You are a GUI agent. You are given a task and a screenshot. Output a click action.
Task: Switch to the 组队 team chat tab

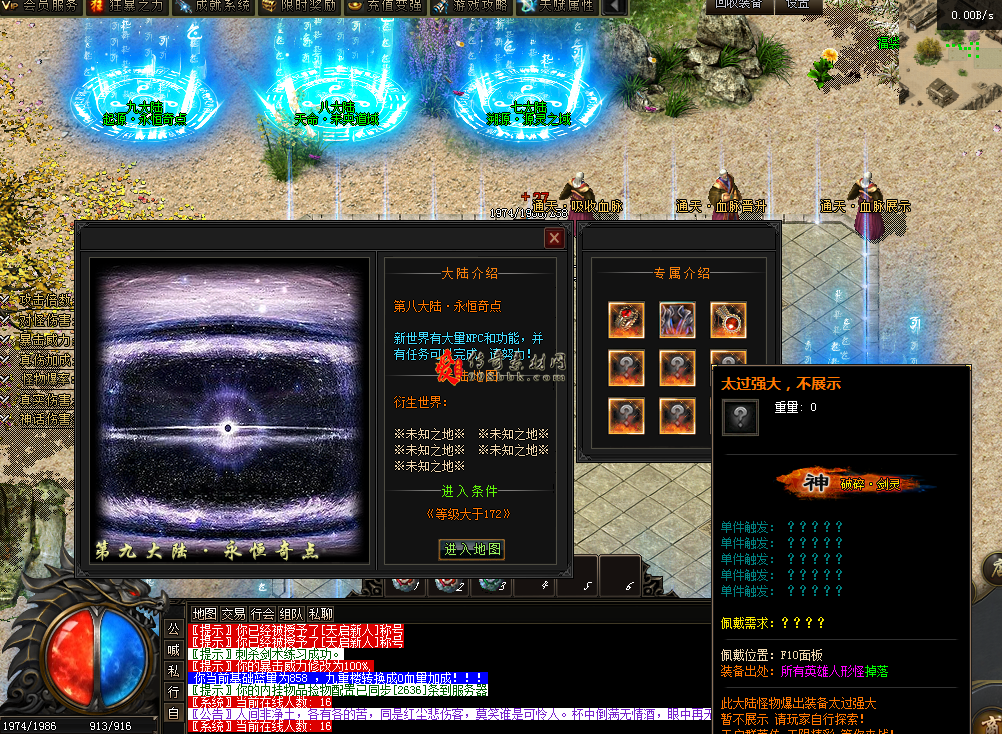tap(291, 613)
